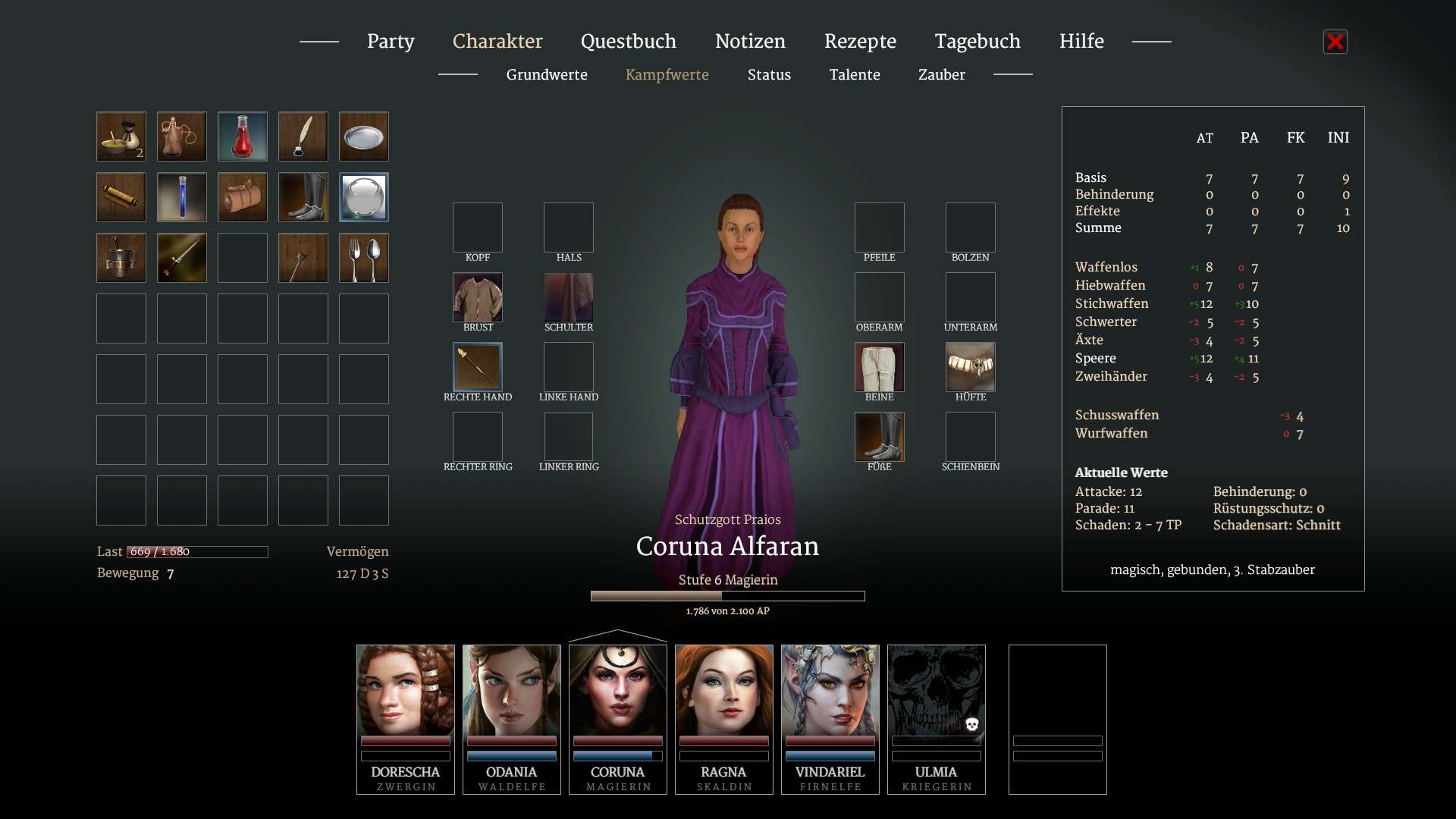Open the Questbuch tab

click(628, 41)
